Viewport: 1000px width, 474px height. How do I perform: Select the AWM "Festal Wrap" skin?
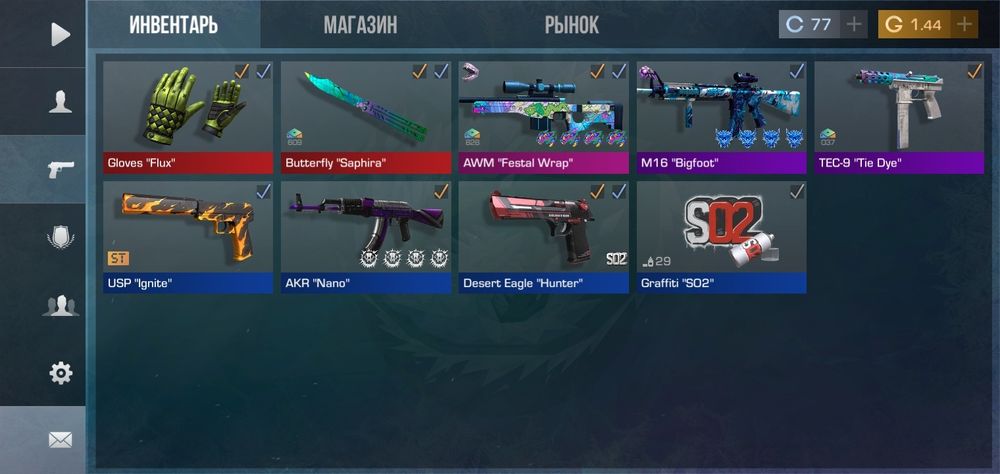pos(543,117)
